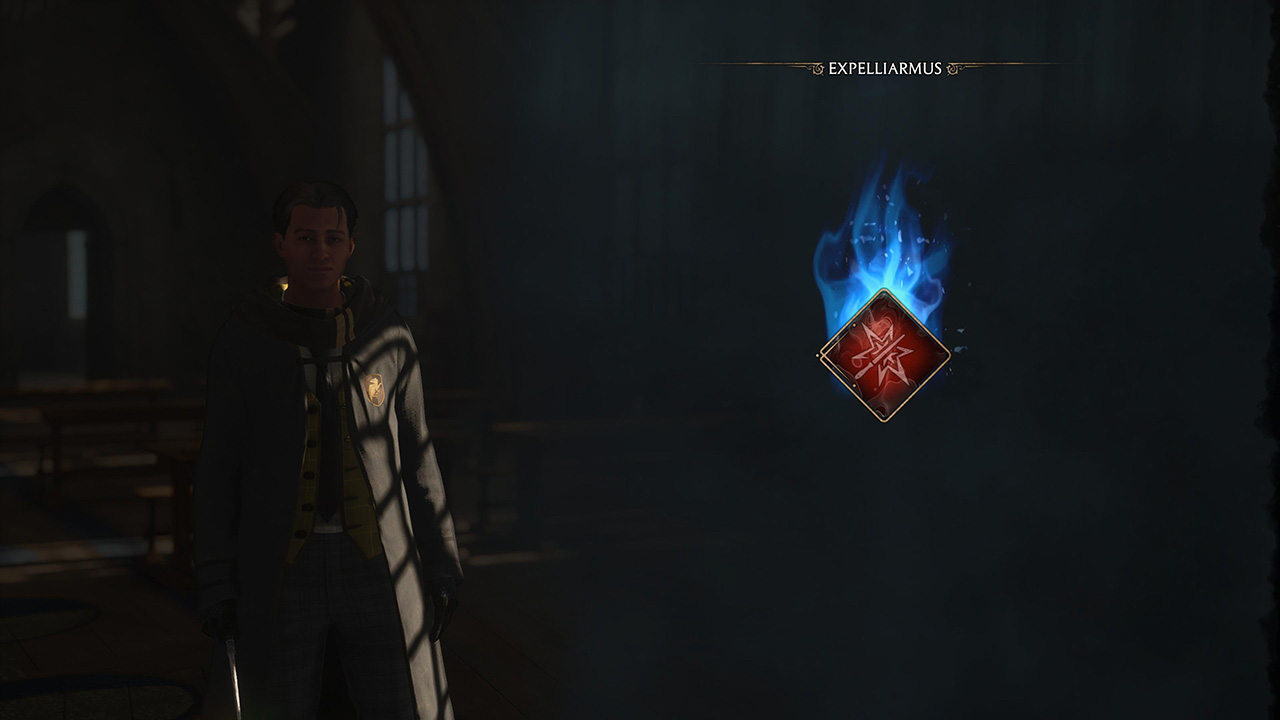Select the gold flourish right of EXPELLIARMUS

(952, 68)
